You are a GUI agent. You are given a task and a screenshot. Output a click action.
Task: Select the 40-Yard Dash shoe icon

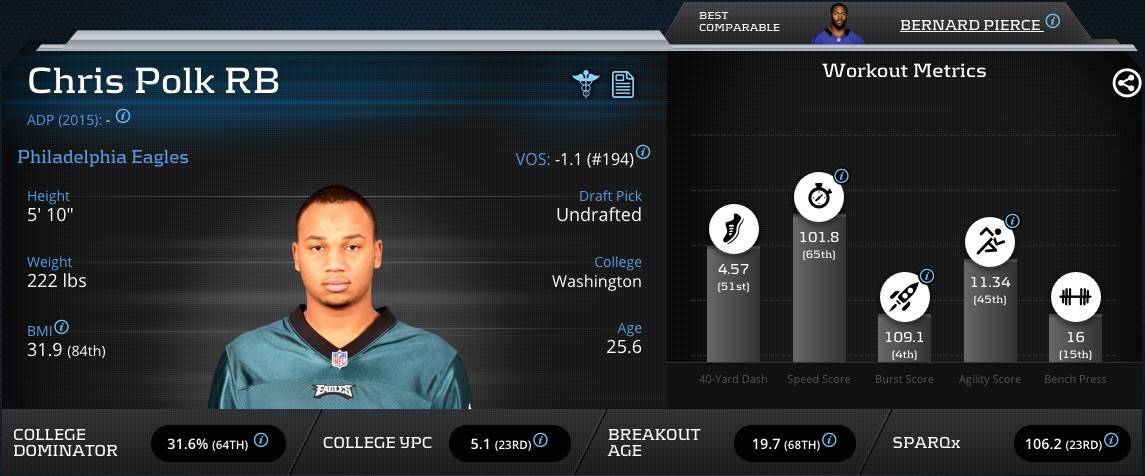pyautogui.click(x=734, y=229)
